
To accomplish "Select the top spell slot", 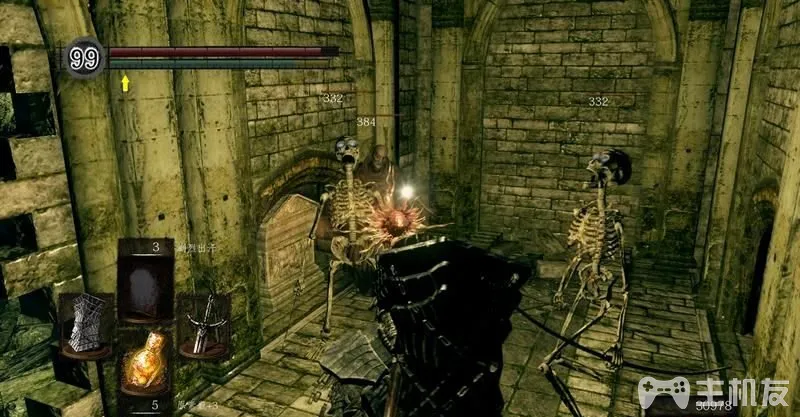I will coord(145,281).
